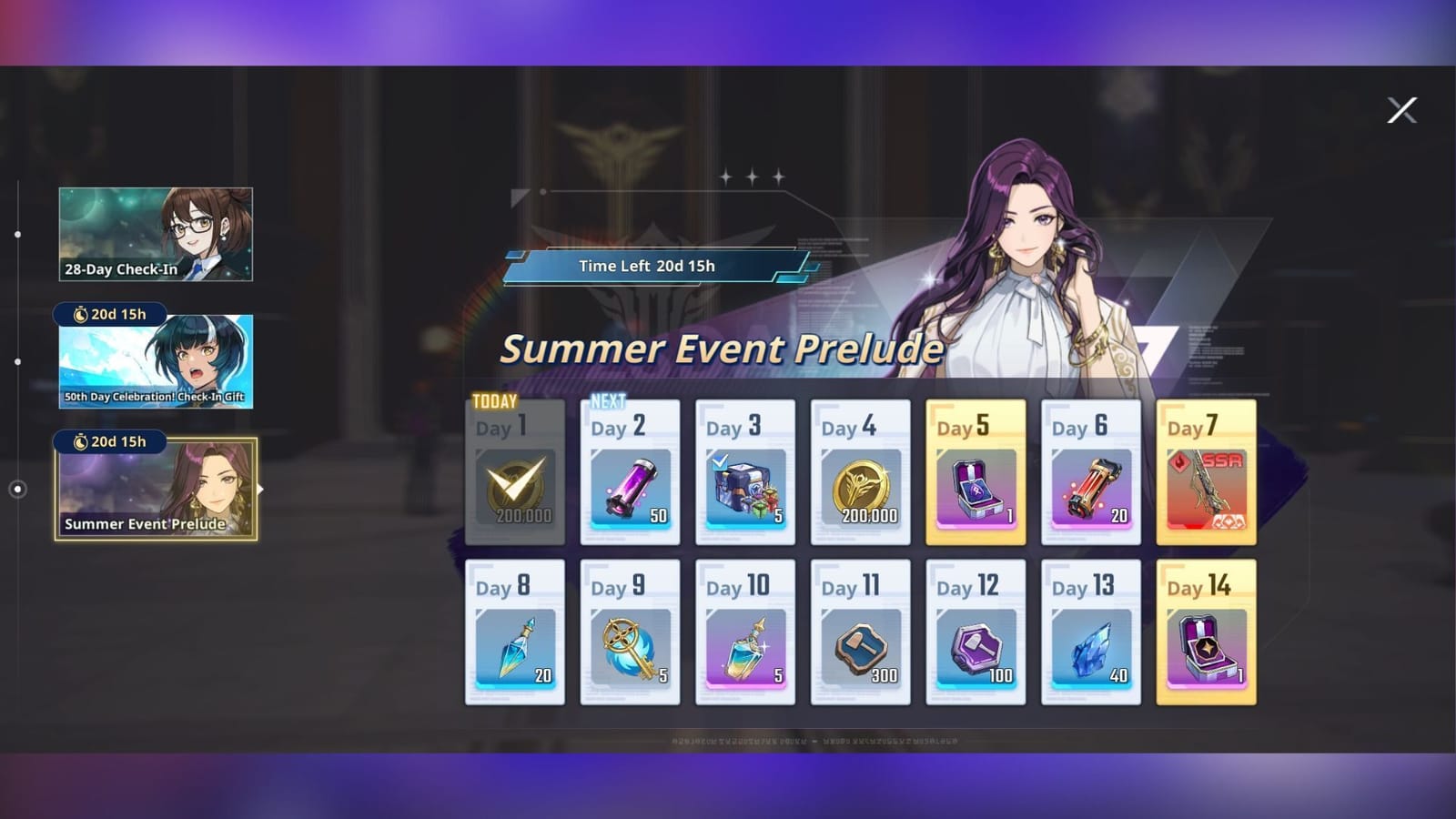The height and width of the screenshot is (819, 1456).
Task: Toggle selection of the Day 8 crystal vial reward
Action: 514,646
